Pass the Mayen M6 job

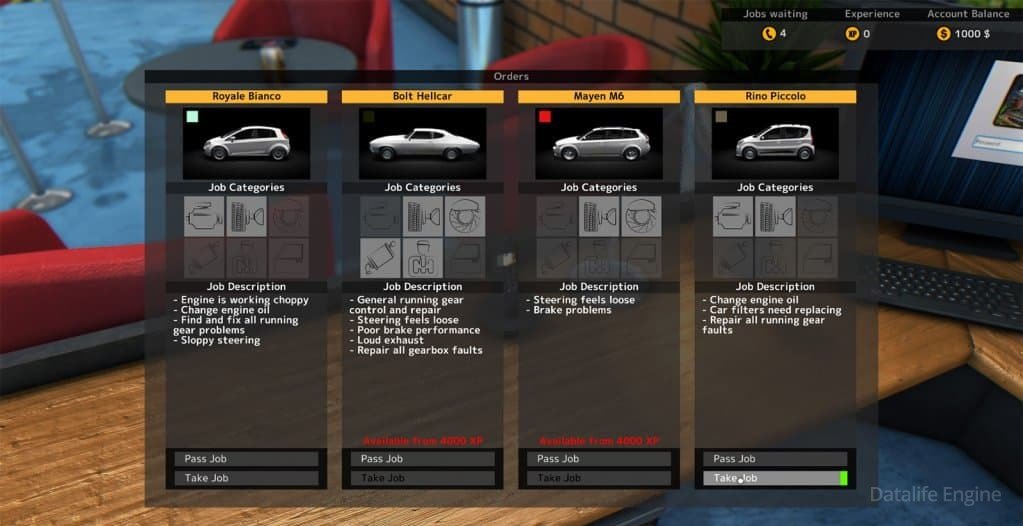[x=598, y=459]
